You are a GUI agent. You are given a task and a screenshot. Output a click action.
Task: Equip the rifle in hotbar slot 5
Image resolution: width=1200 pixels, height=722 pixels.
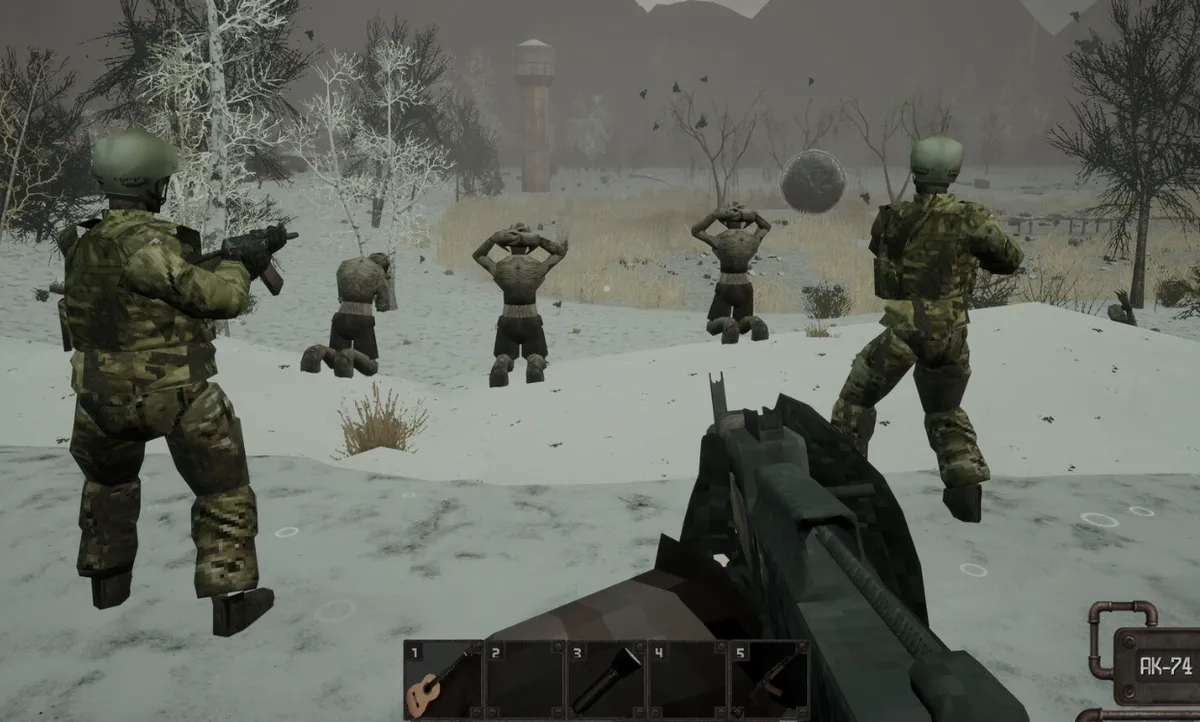(x=769, y=679)
